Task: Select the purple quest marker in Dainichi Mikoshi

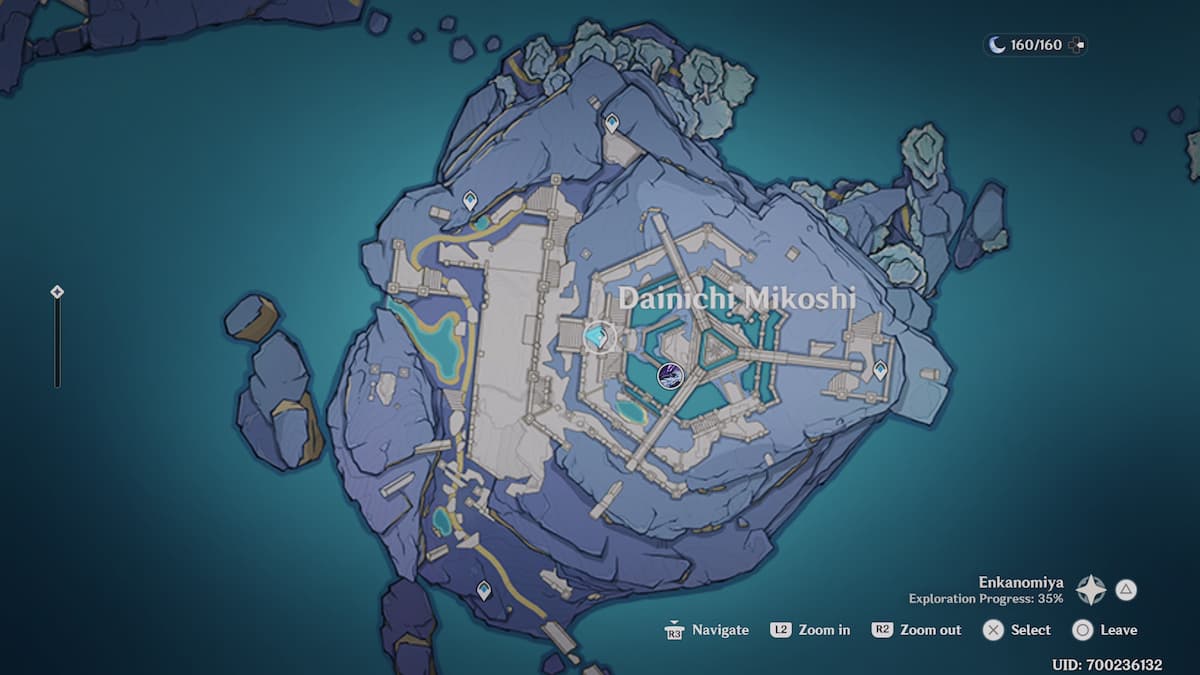Action: pos(670,376)
